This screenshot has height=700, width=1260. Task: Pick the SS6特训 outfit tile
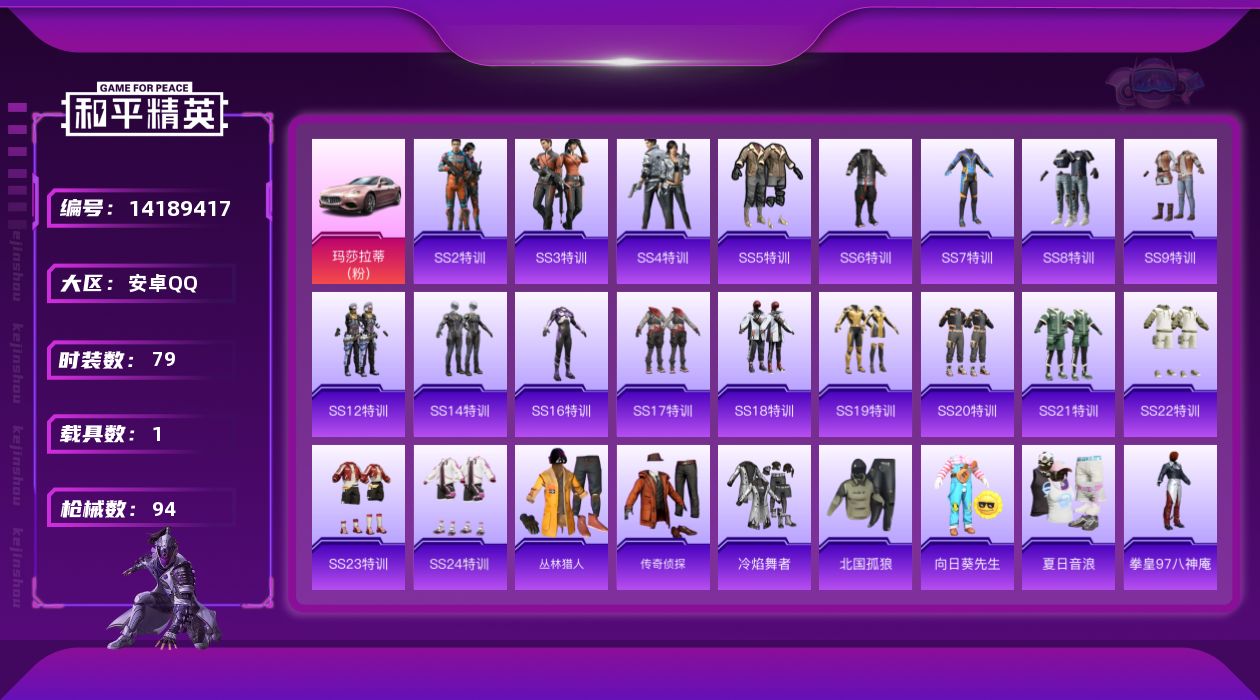(865, 211)
